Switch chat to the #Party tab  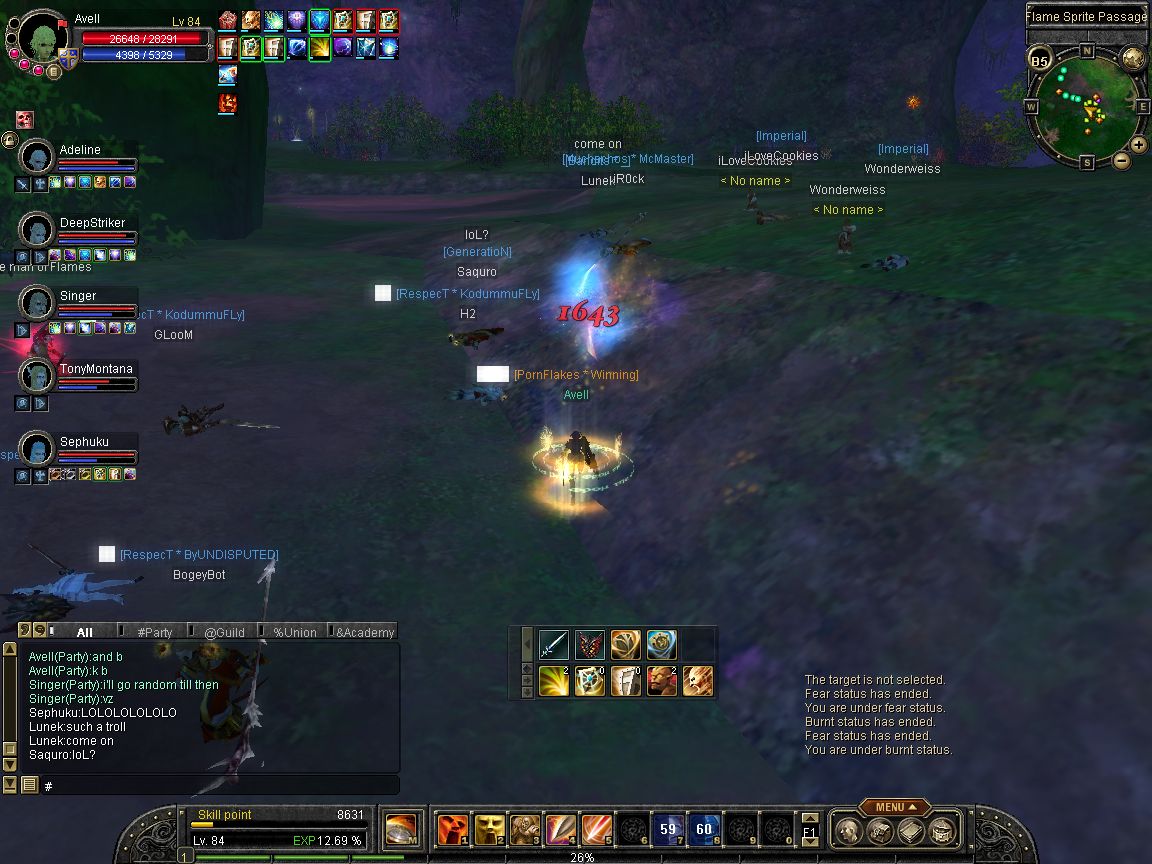click(155, 632)
